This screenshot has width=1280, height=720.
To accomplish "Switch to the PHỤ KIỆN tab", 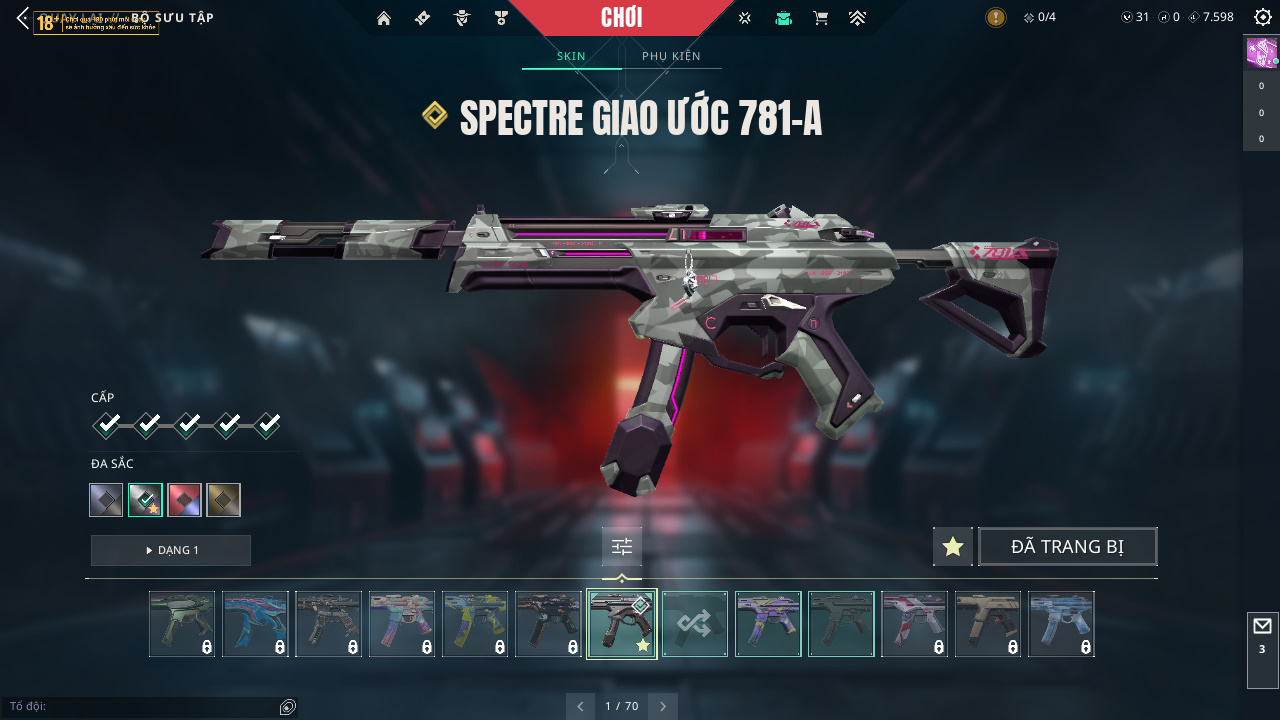I will coord(671,56).
